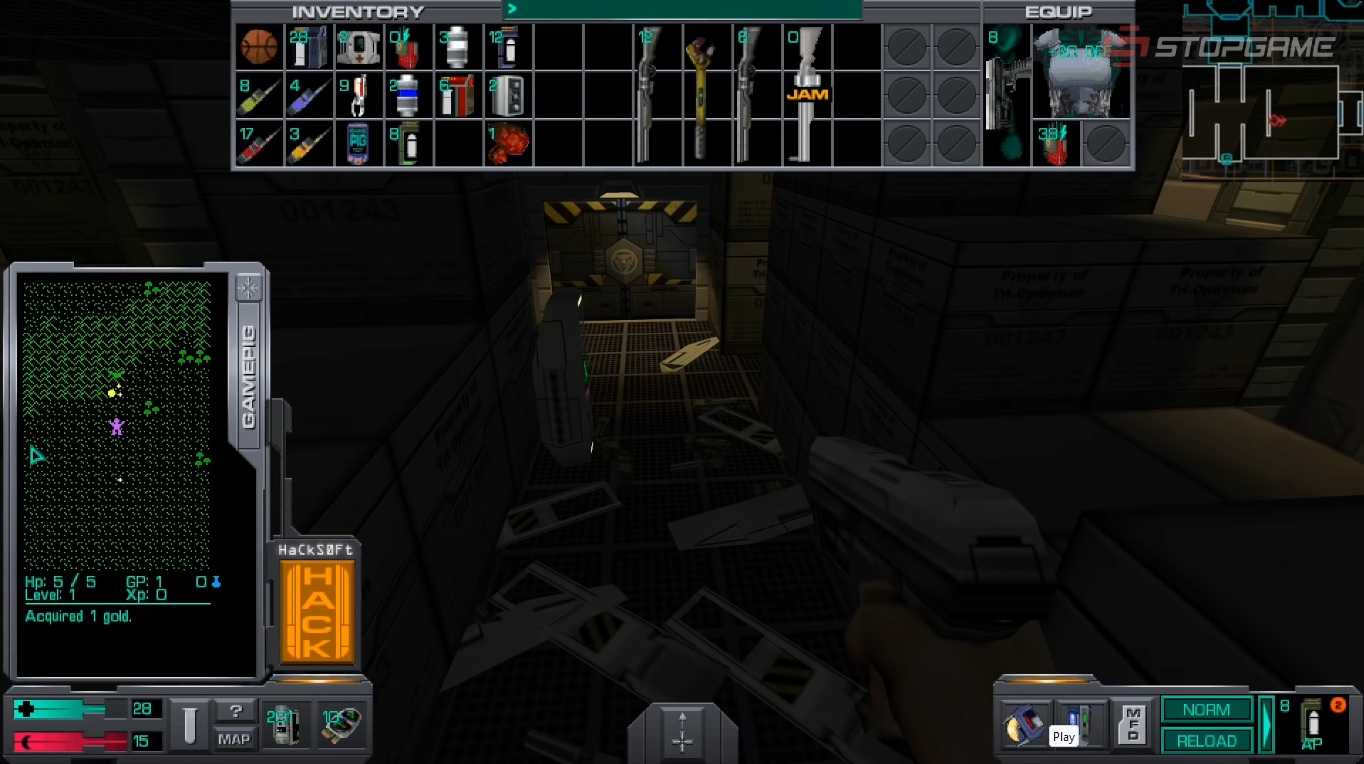
Task: Click the cyan arrow beside RELOAD
Action: 1266,725
